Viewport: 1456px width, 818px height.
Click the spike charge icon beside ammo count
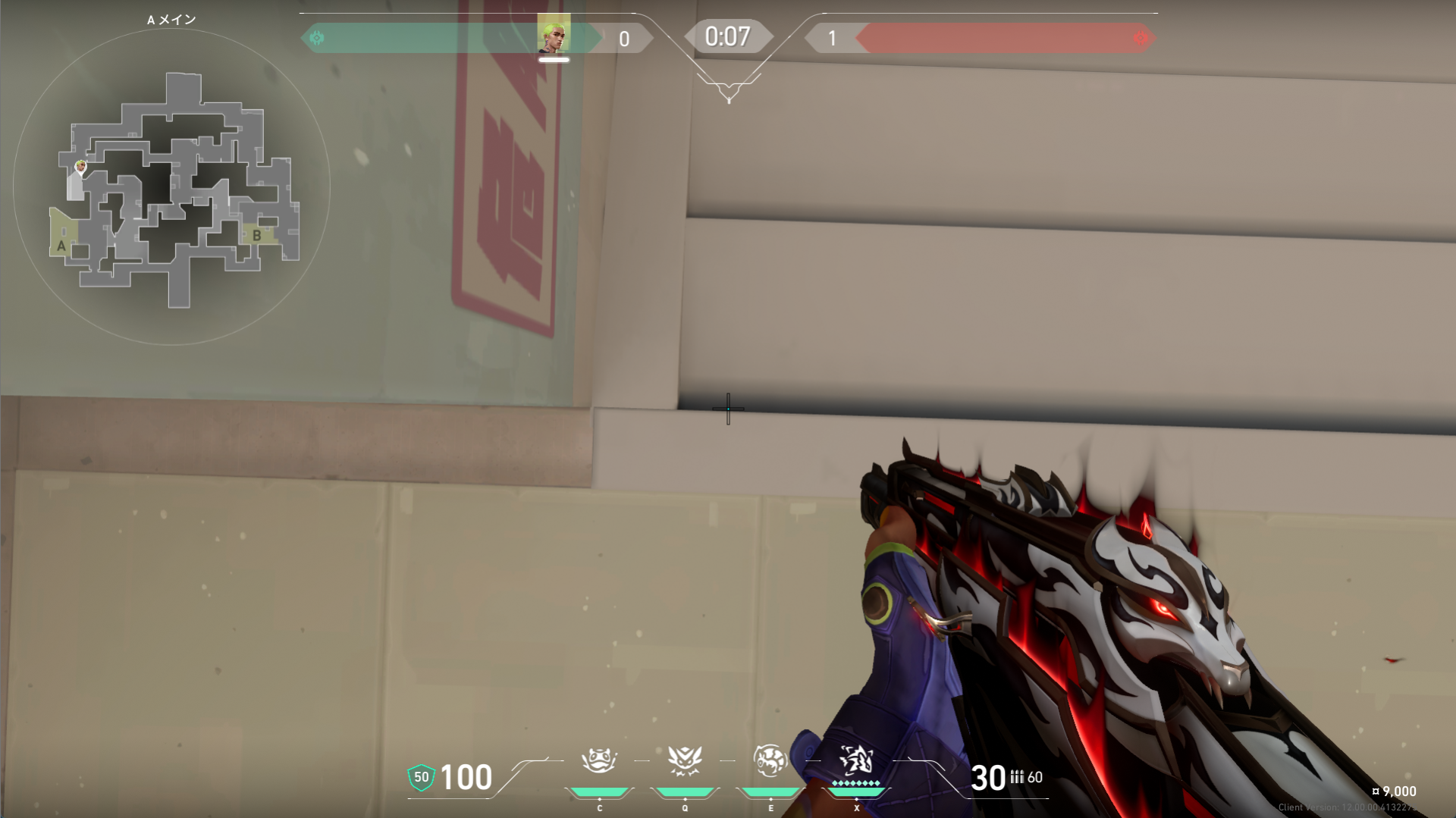pyautogui.click(x=1019, y=777)
